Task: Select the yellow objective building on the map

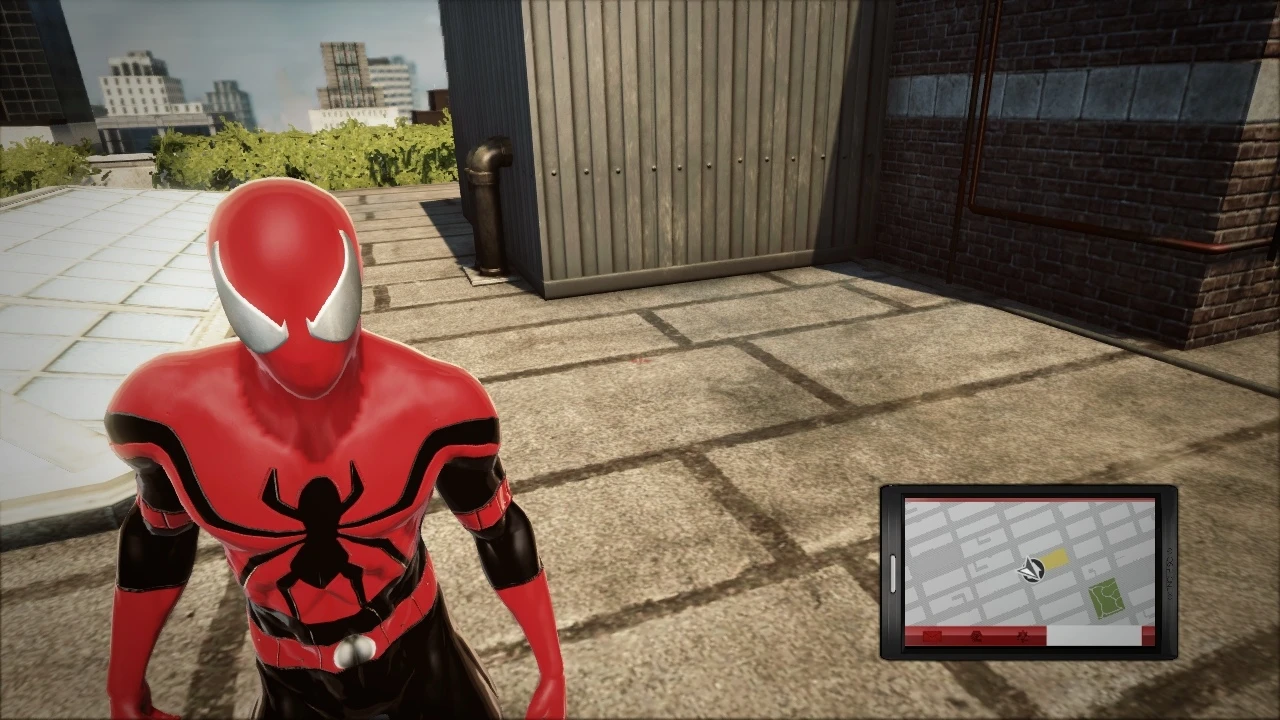Action: 1054,558
